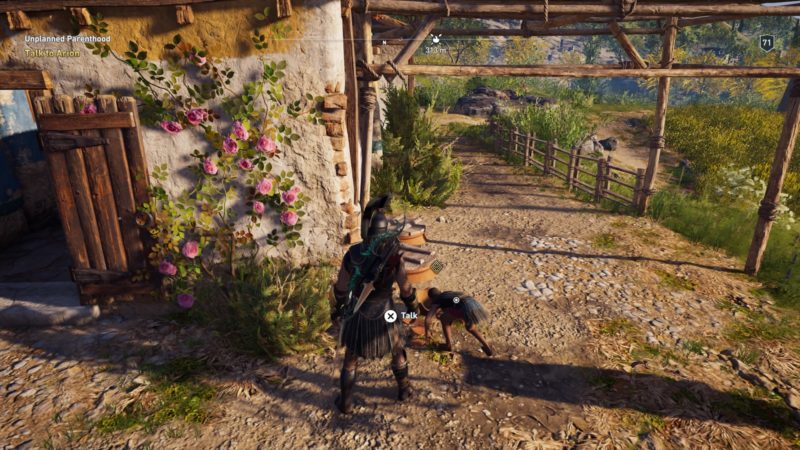The width and height of the screenshot is (800, 450).
Task: Open the level 71 character badge
Action: tap(766, 42)
